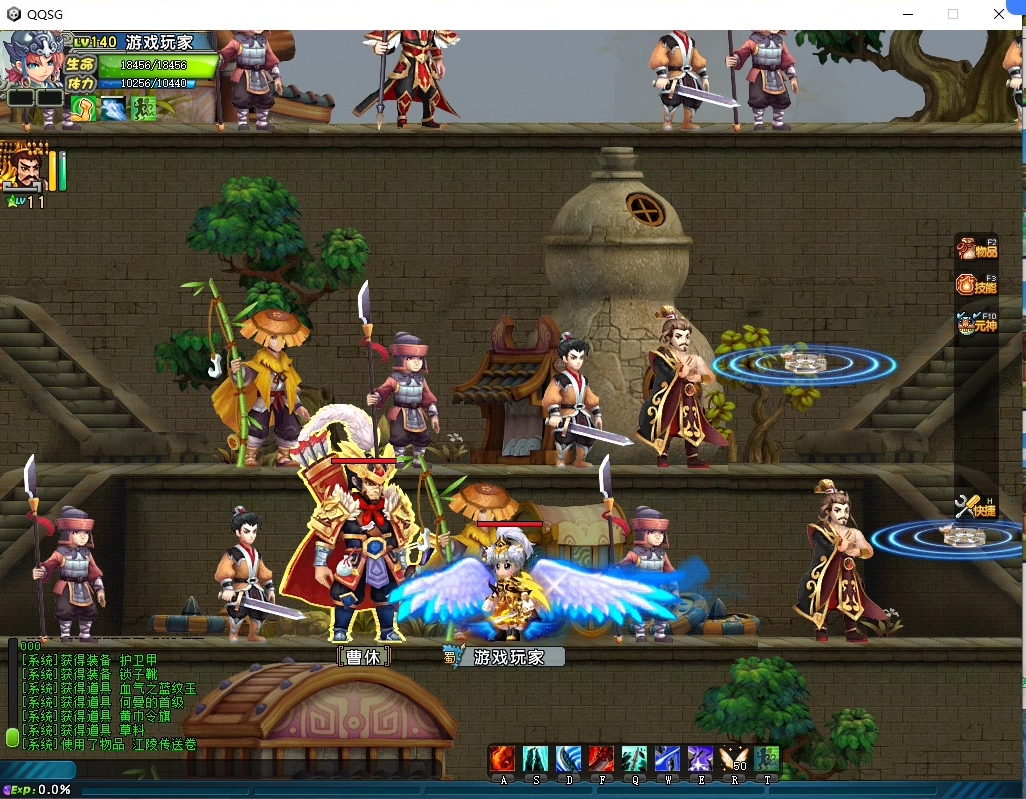Viewport: 1026px width, 799px height.
Task: Activate the green running figure skill on T
Action: point(767,758)
